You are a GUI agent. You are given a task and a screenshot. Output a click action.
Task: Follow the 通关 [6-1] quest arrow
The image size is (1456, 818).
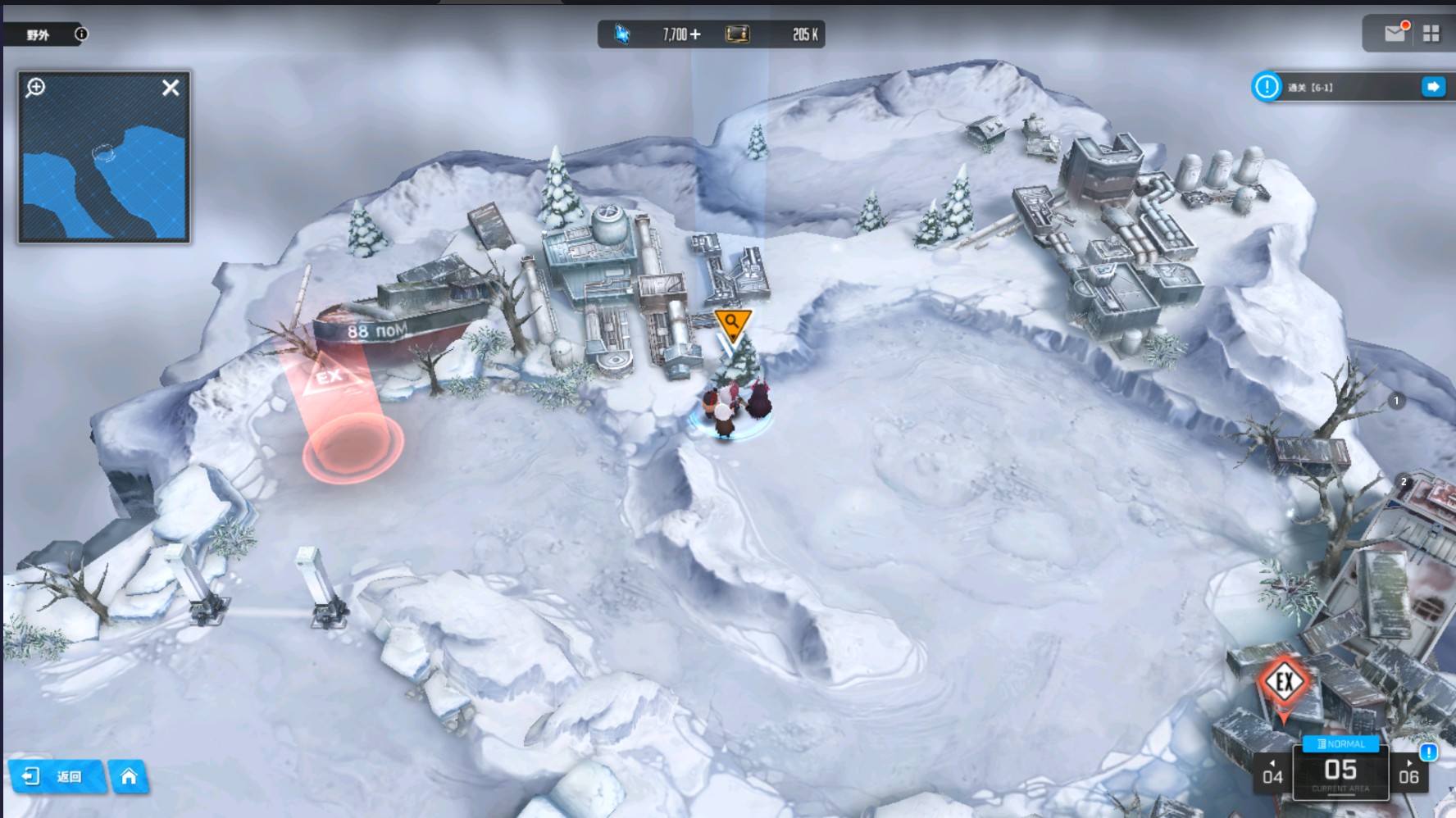[1433, 87]
